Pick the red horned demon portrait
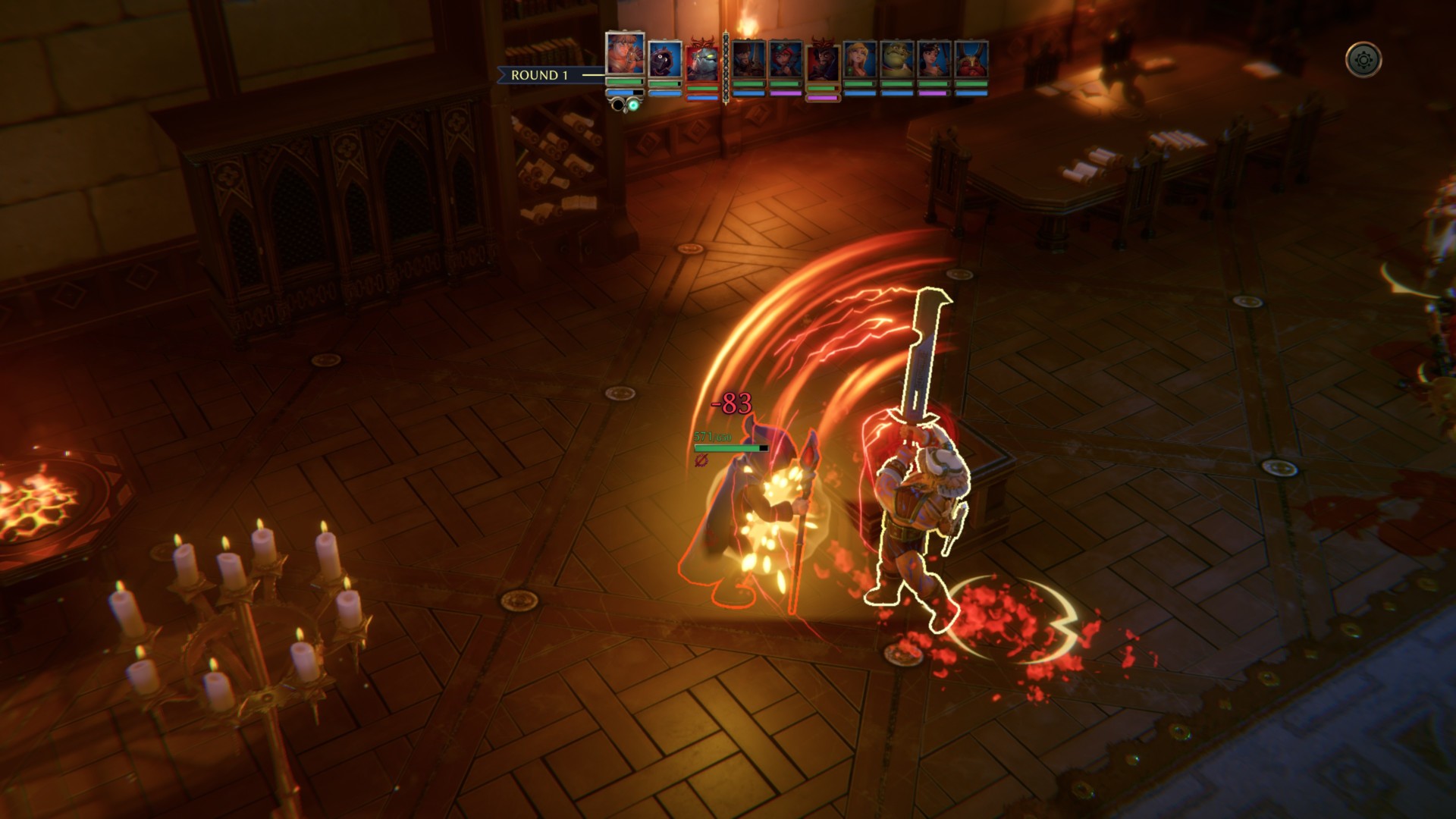Viewport: 1456px width, 819px height. point(971,61)
